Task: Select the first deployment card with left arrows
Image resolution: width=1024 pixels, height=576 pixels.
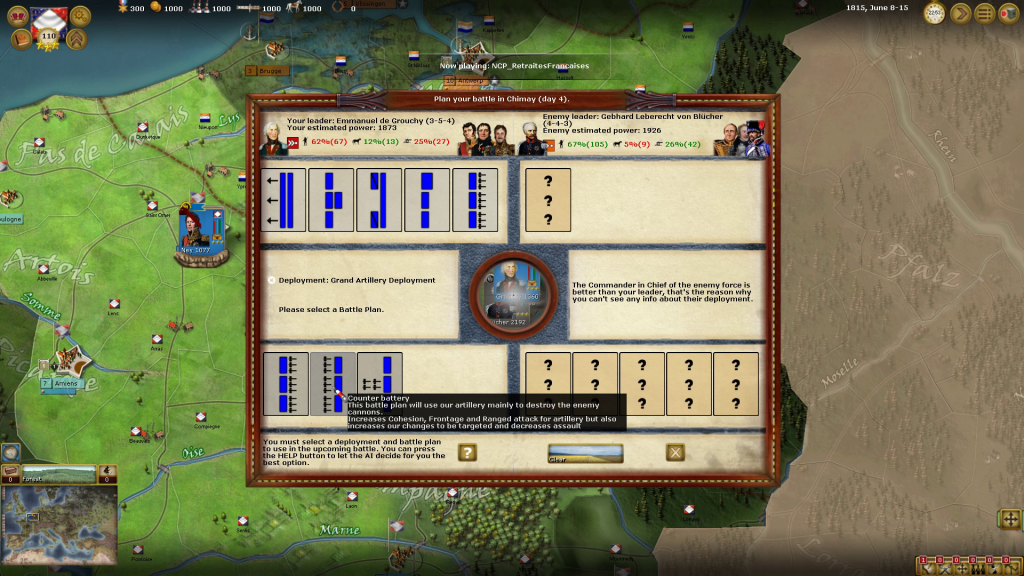Action: pos(284,200)
